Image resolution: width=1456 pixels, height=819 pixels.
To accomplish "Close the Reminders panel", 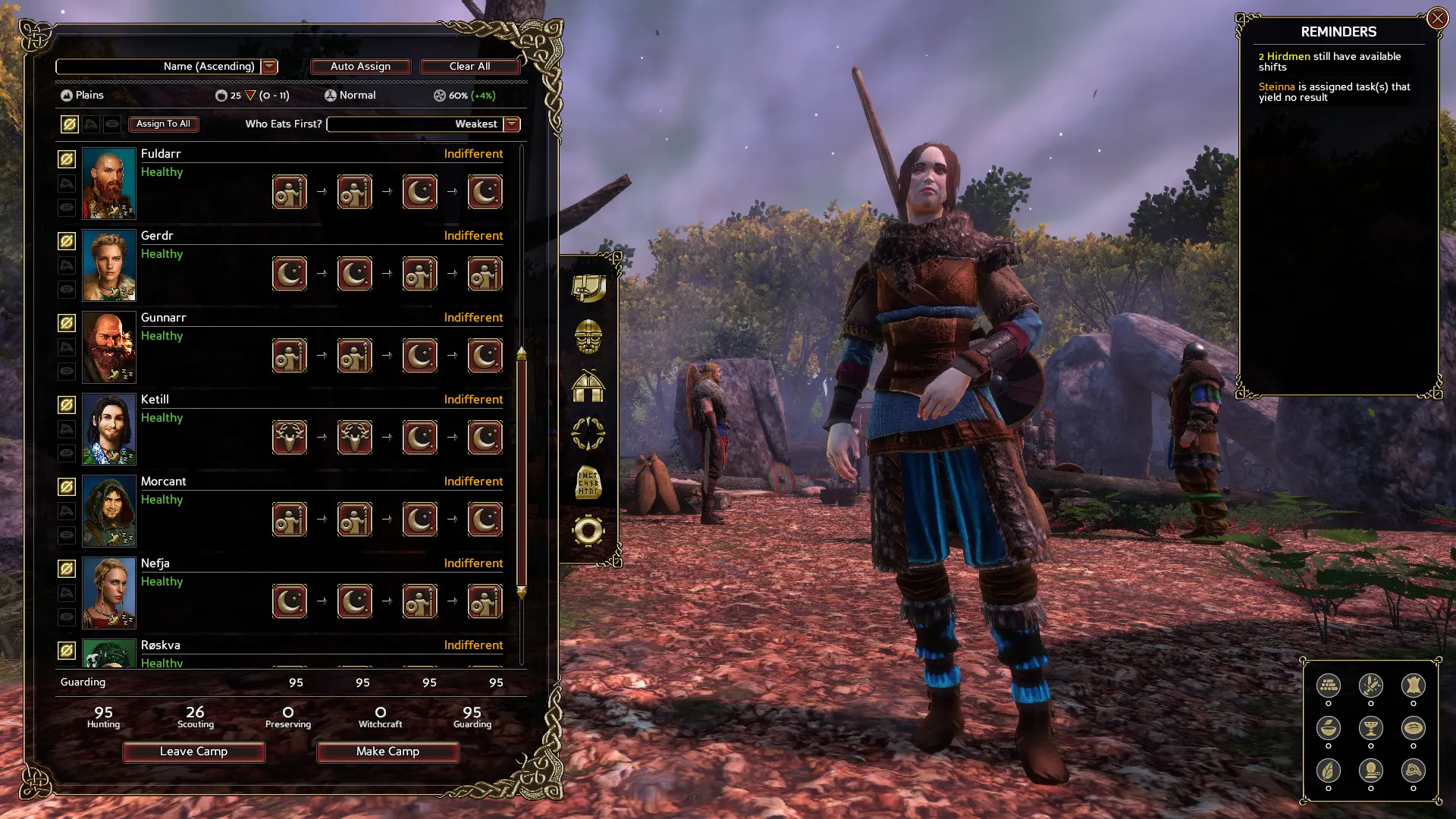I will point(1437,18).
